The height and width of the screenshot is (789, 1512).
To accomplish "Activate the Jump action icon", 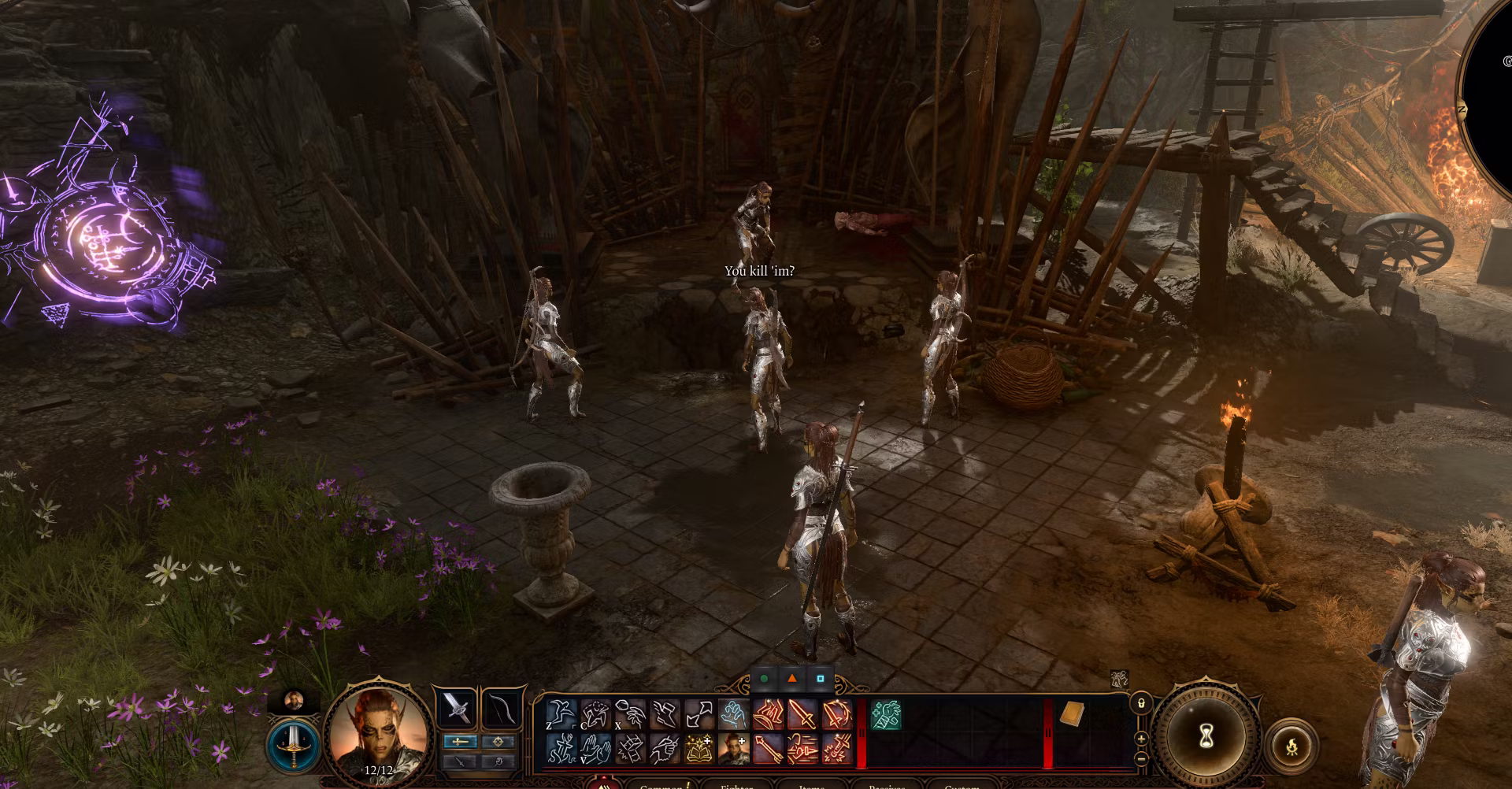I will coord(562,715).
